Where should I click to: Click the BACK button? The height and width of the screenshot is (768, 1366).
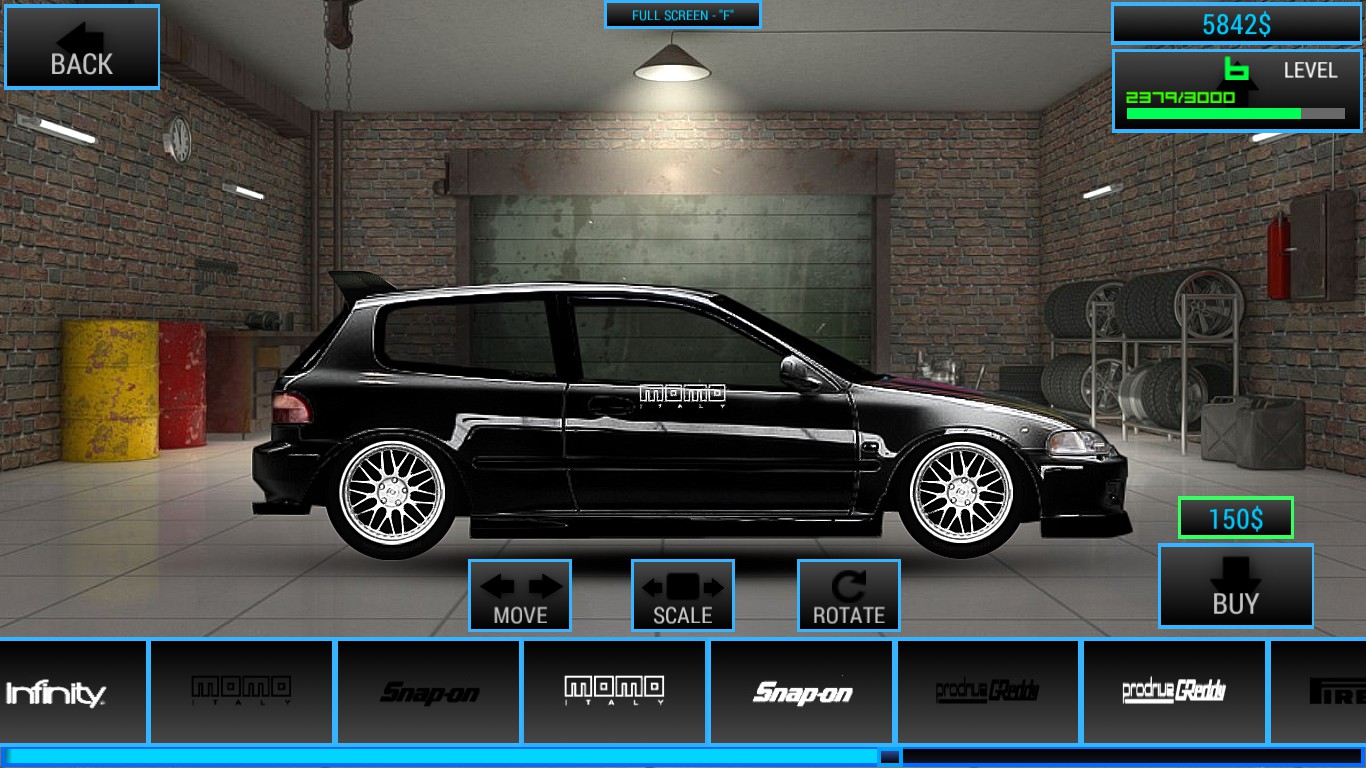point(82,62)
